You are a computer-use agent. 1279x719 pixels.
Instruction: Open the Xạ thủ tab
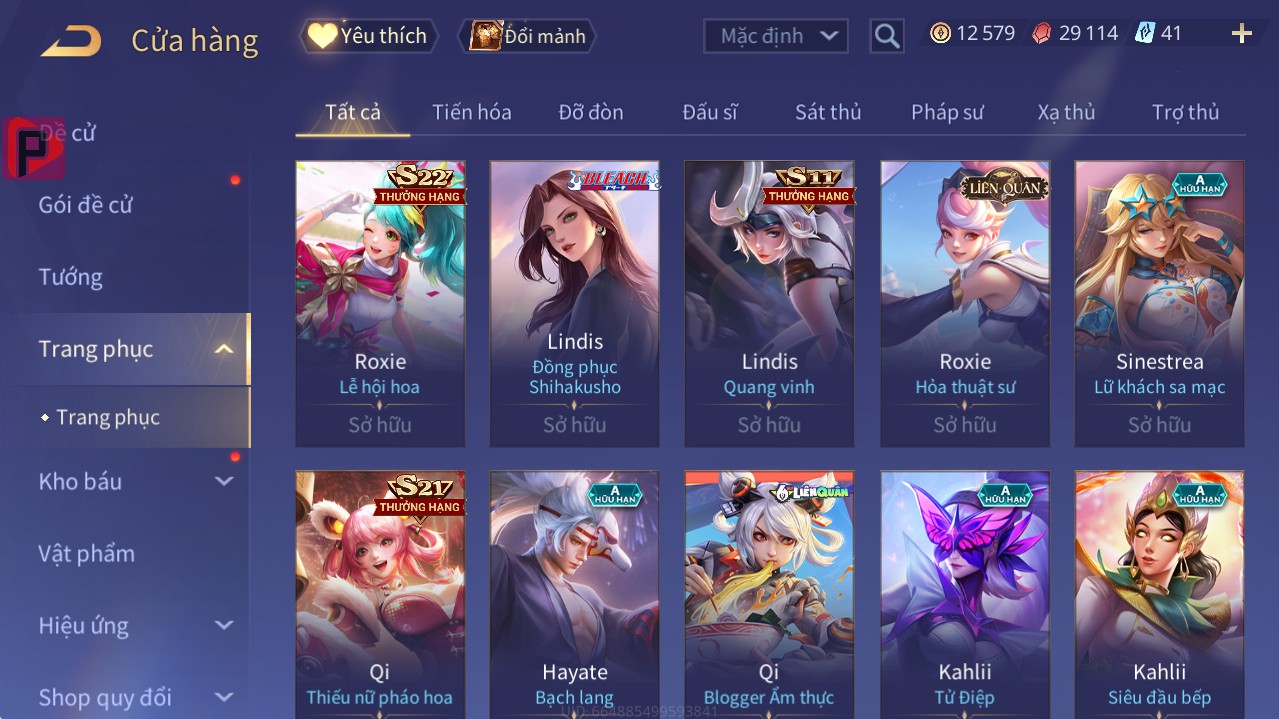(x=1066, y=112)
